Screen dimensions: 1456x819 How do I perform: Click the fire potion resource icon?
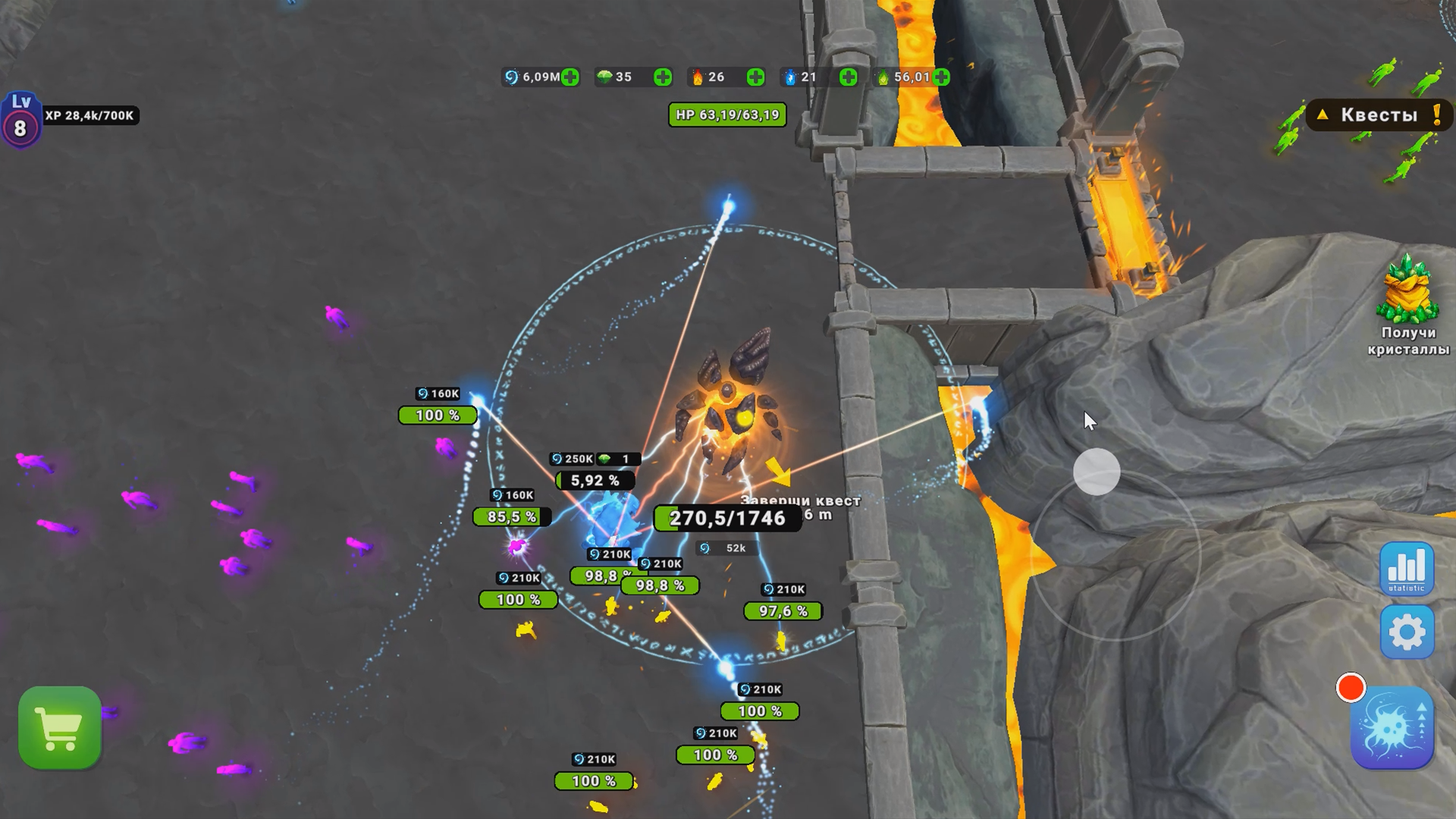click(698, 77)
